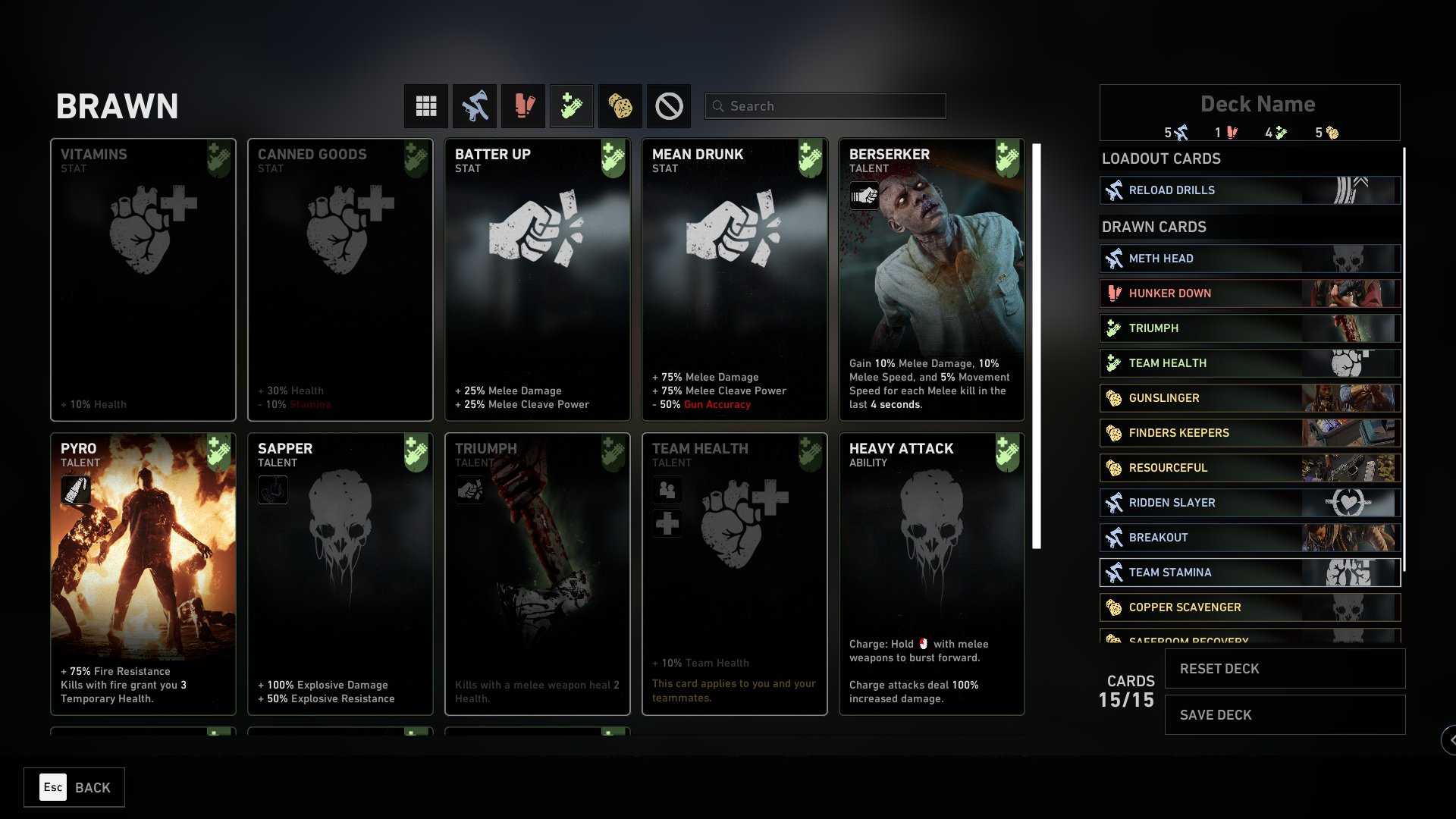
Task: Select the Heavy Attack ability card
Action: 931,573
